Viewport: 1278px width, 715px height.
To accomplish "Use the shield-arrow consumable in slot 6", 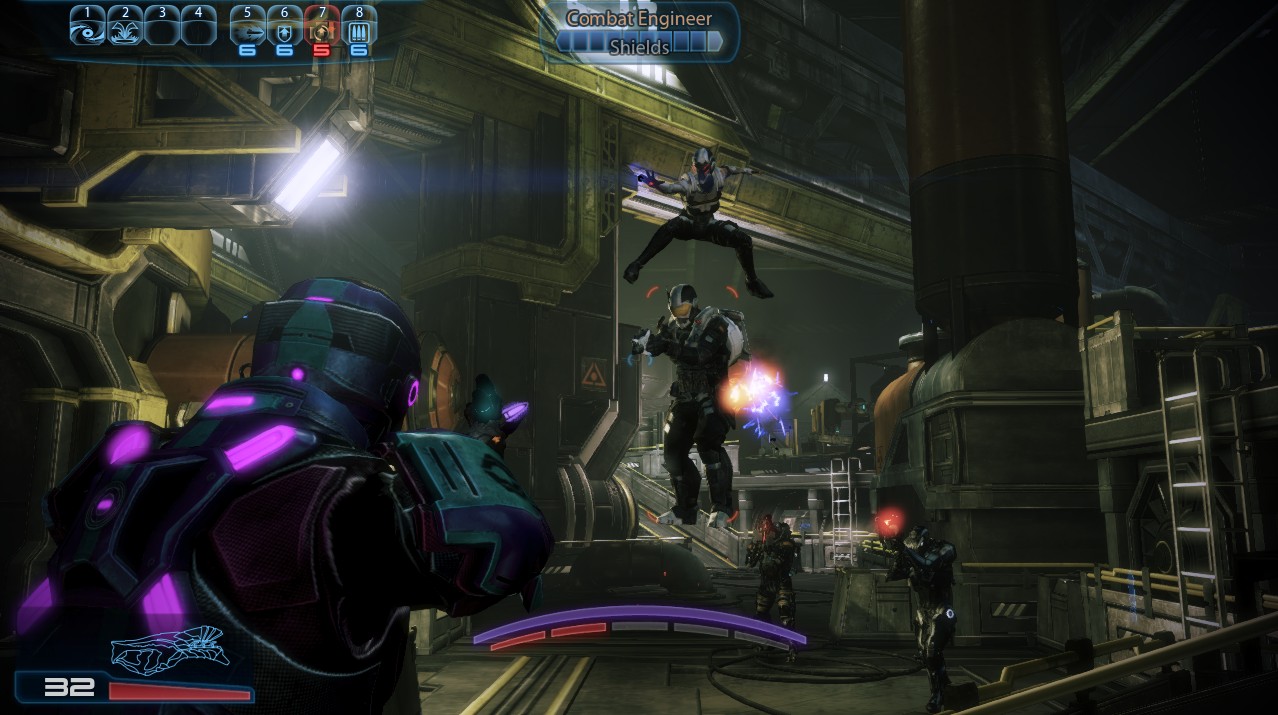I will point(285,28).
